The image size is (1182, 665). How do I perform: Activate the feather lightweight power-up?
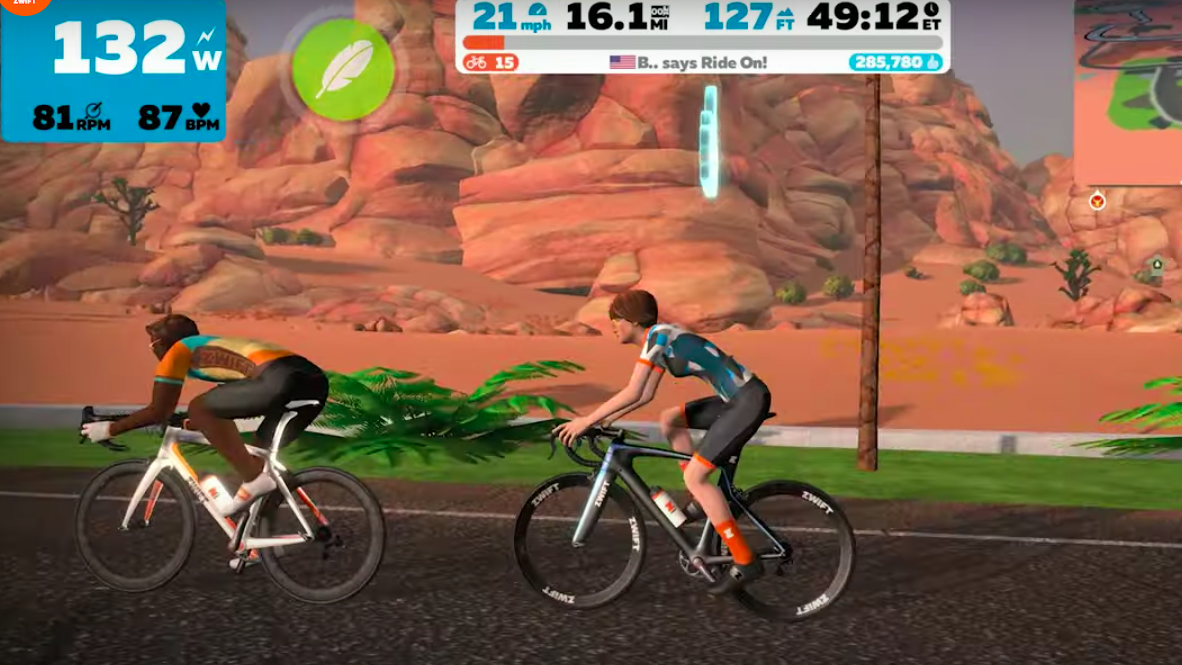(343, 69)
